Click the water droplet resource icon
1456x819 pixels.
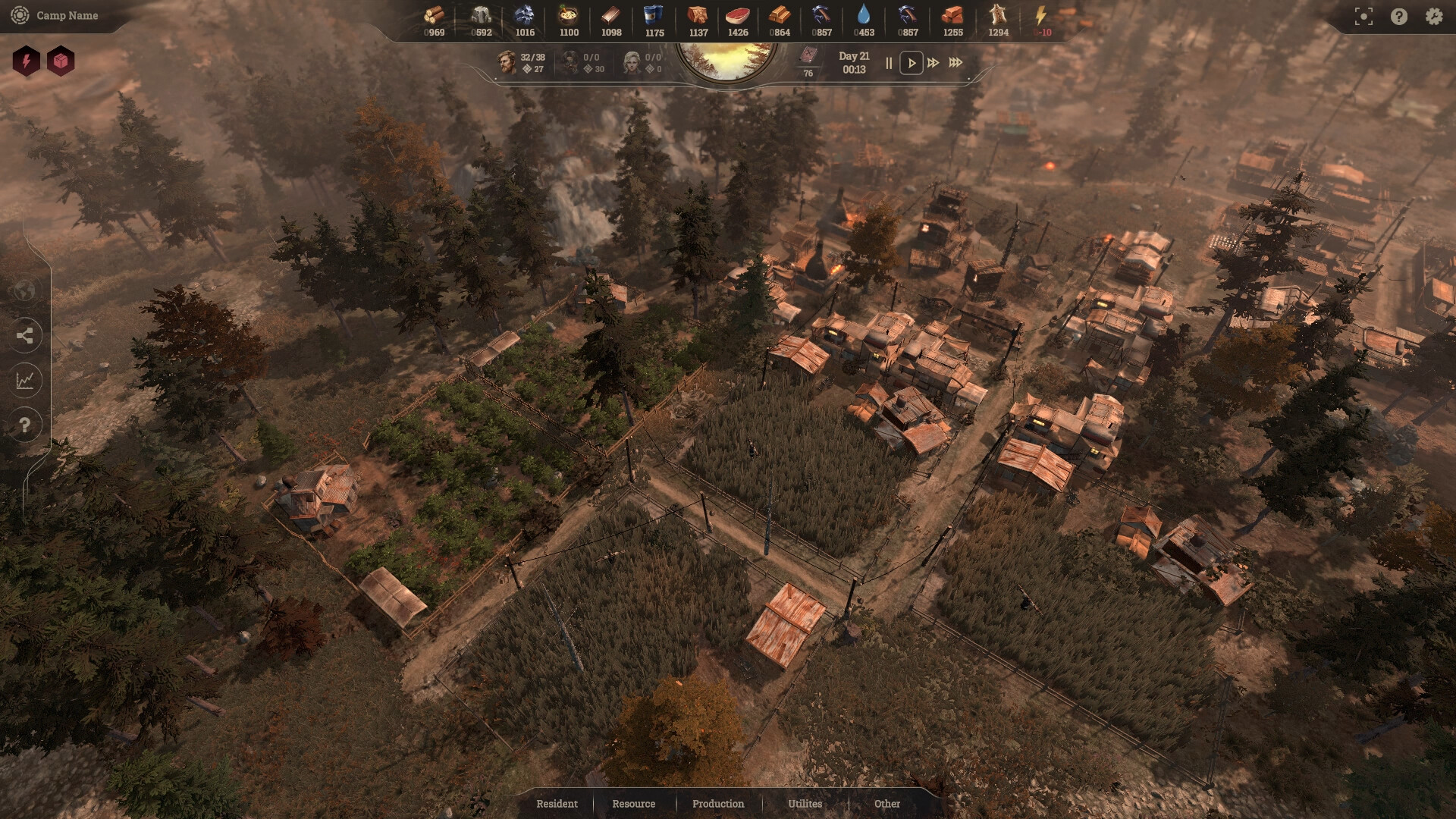[866, 14]
